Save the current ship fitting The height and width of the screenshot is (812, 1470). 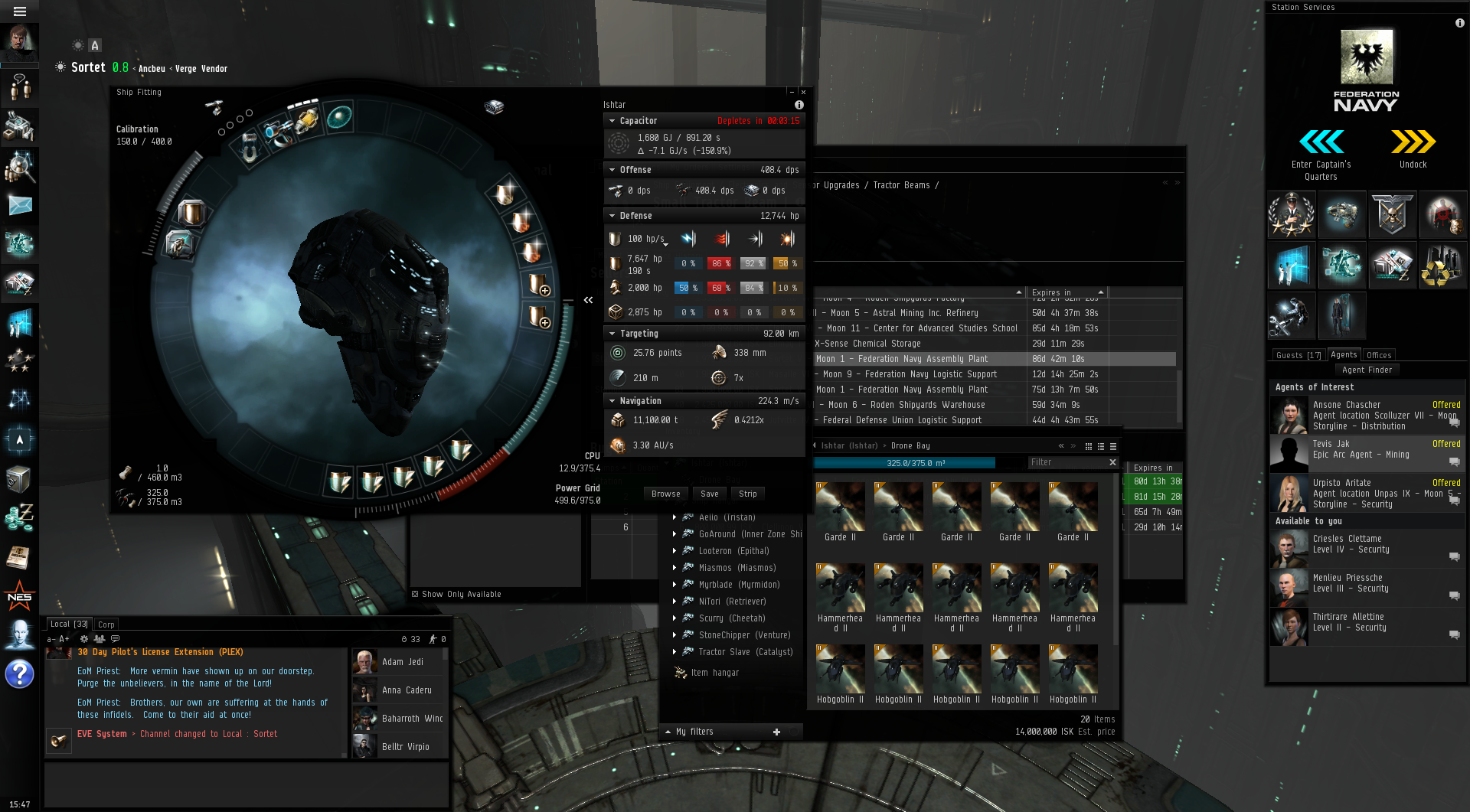click(x=709, y=494)
